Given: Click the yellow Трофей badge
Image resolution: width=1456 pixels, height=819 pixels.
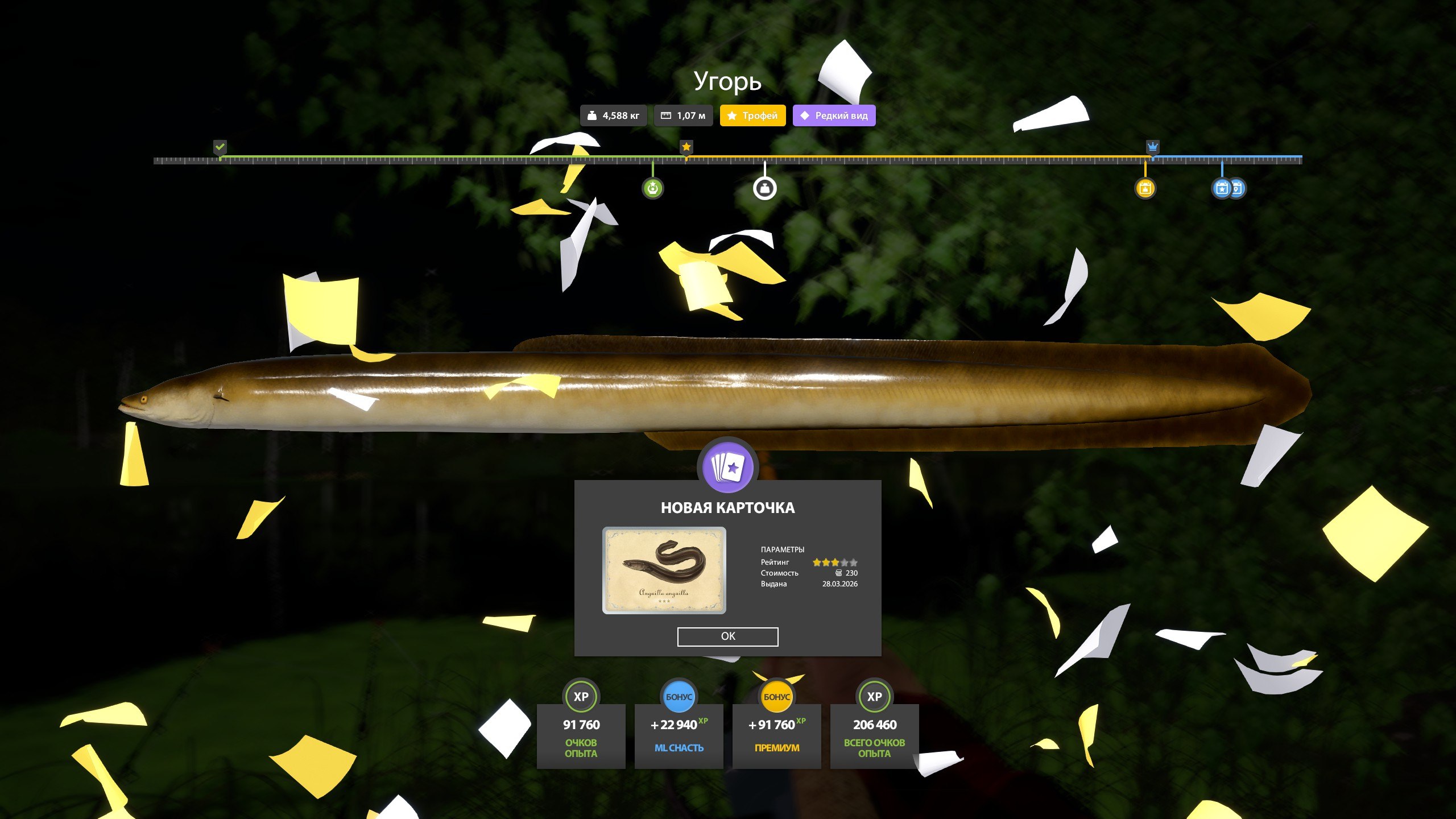Looking at the screenshot, I should 752,115.
